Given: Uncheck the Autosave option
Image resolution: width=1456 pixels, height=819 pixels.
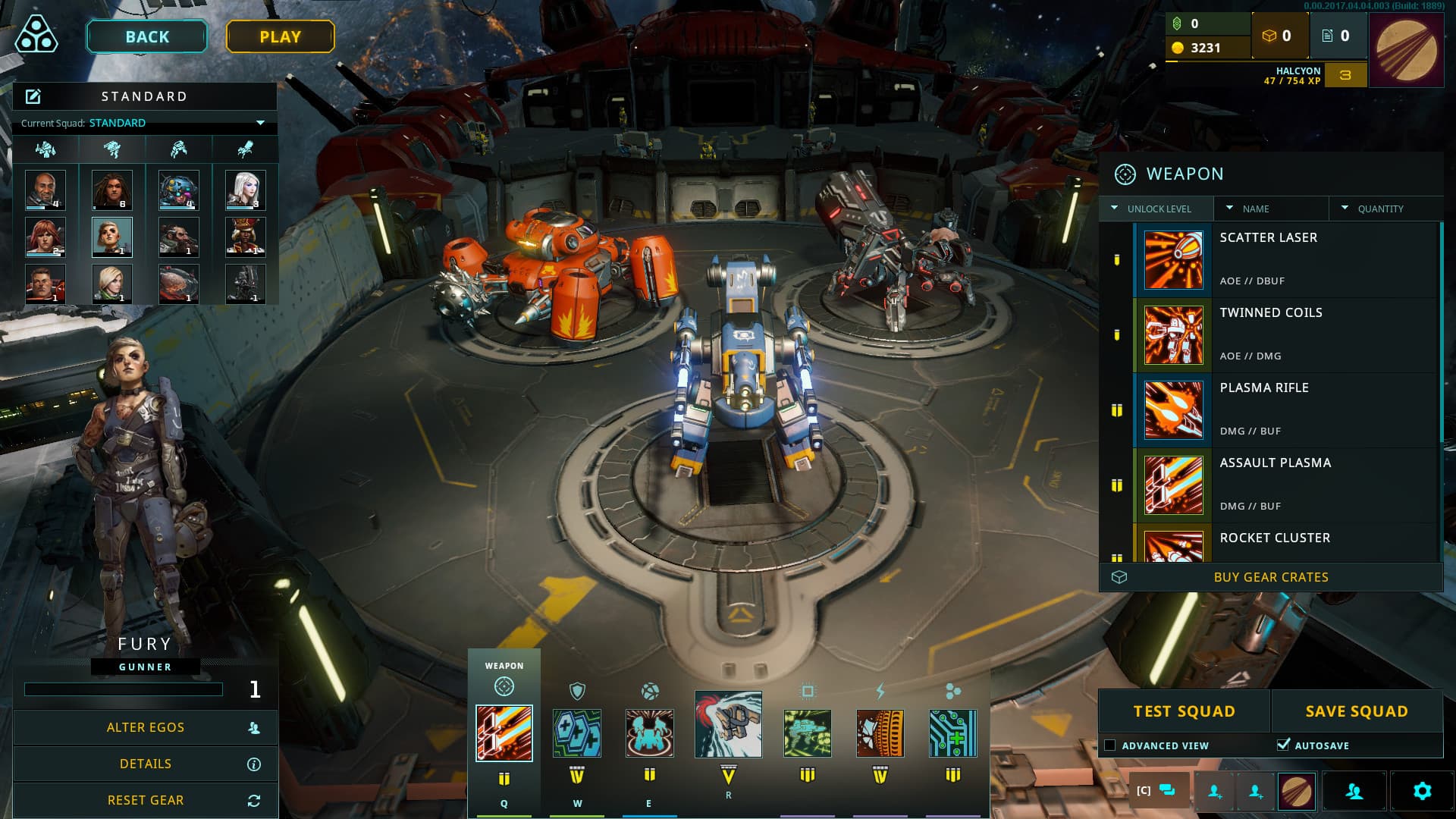Looking at the screenshot, I should coord(1283,745).
